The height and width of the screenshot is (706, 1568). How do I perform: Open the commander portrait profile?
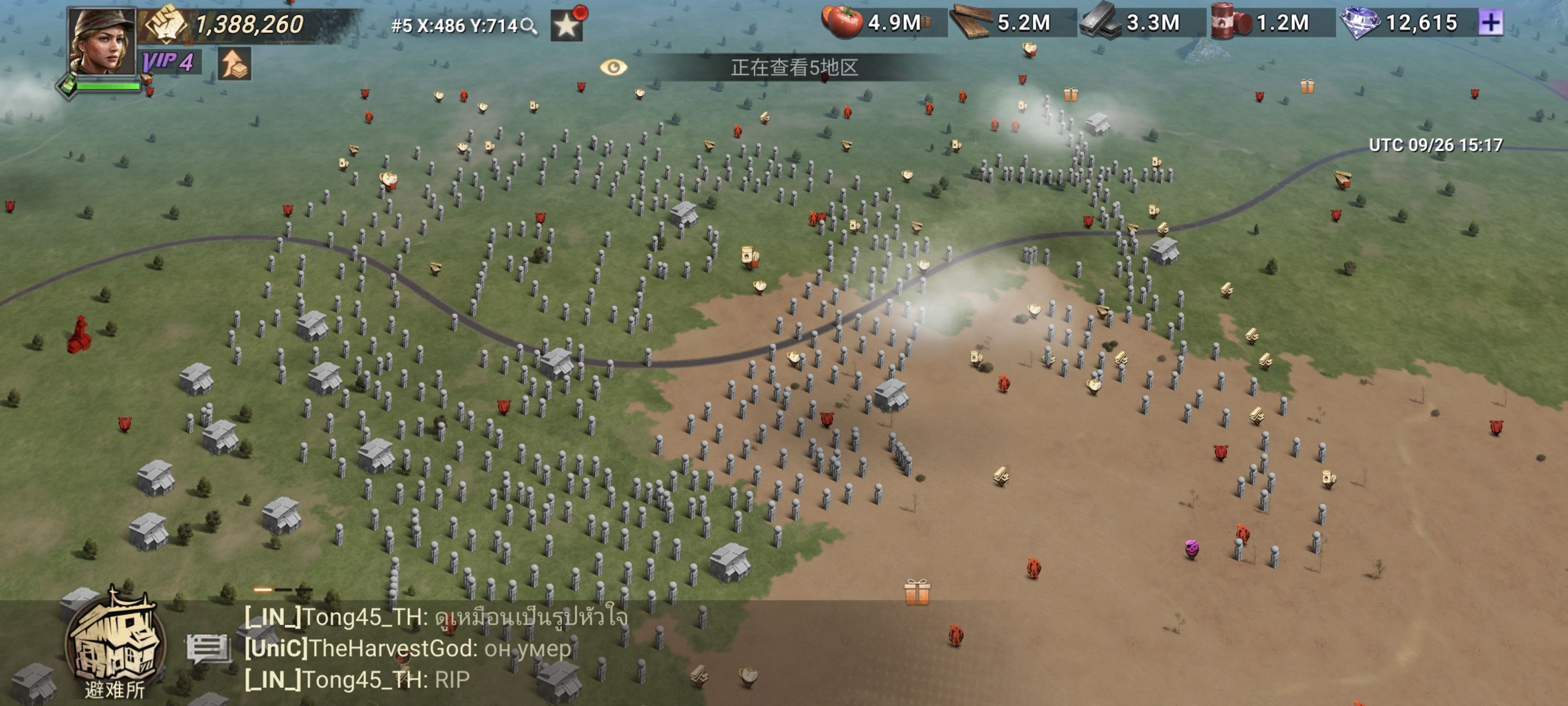[x=101, y=41]
